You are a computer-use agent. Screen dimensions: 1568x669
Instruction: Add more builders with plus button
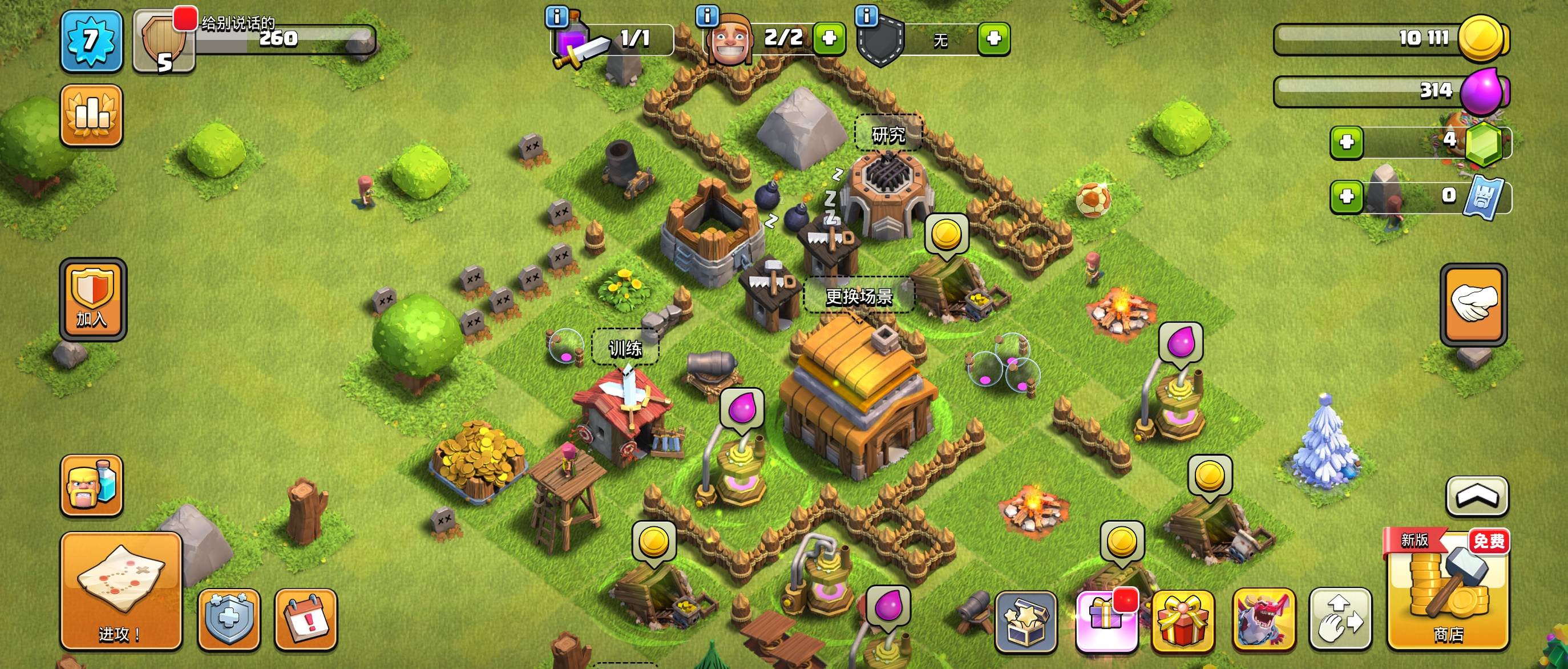829,38
